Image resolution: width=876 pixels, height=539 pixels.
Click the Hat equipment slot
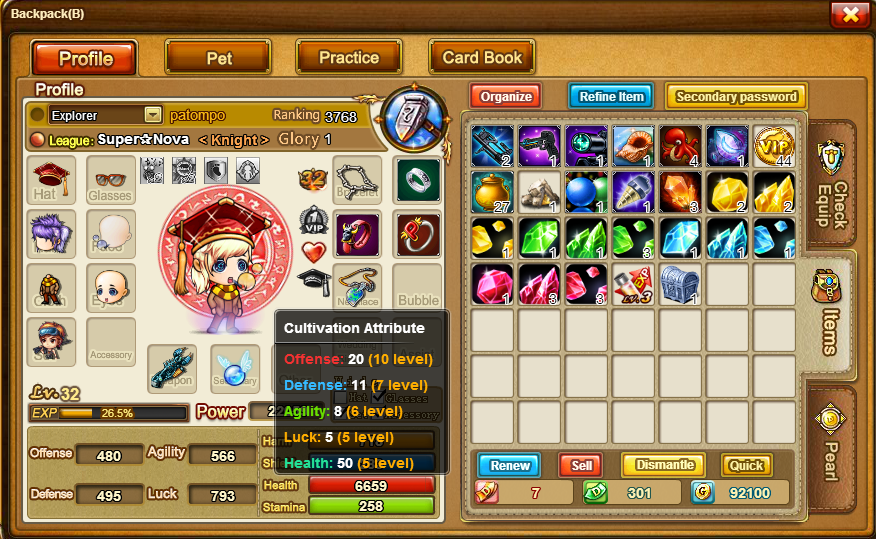(50, 180)
